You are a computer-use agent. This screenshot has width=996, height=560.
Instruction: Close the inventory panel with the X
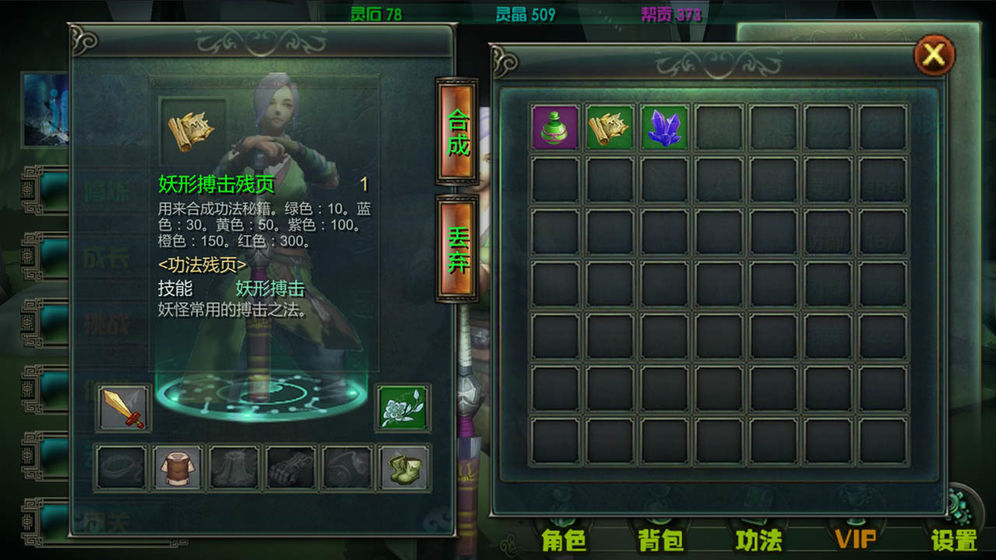(933, 55)
